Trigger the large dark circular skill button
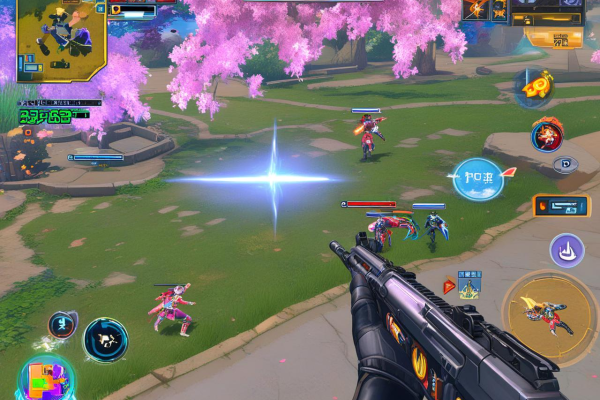Image resolution: width=600 pixels, height=400 pixels. click(105, 340)
